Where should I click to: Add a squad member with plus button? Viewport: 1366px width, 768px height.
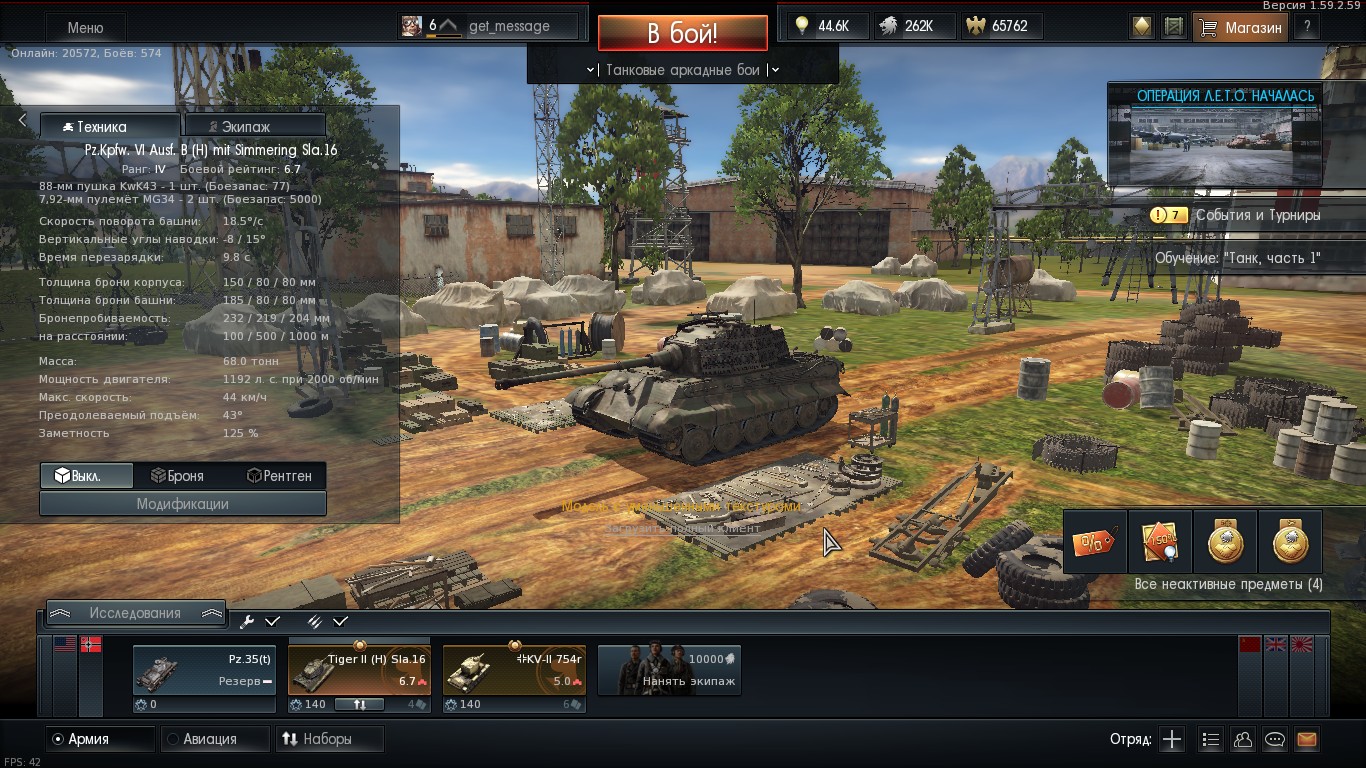1172,740
